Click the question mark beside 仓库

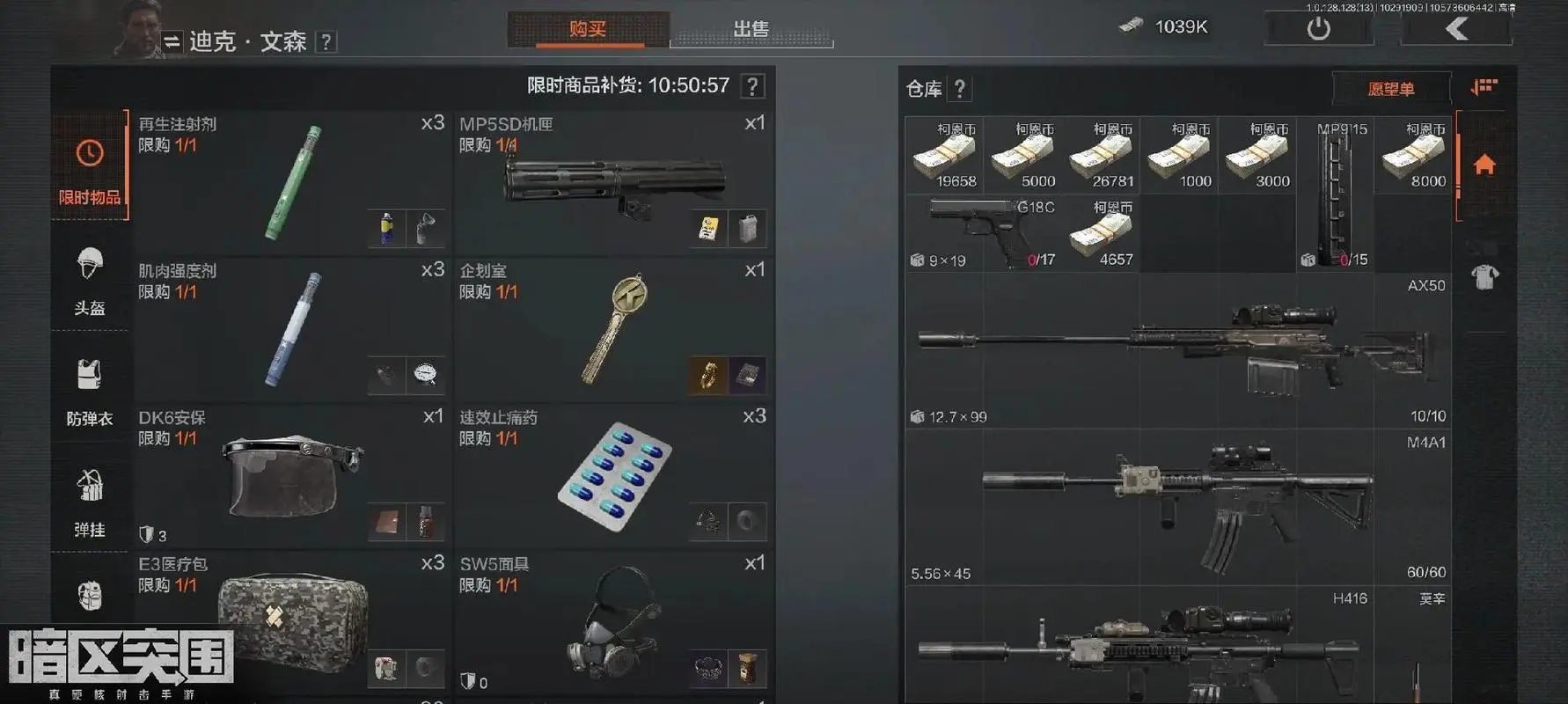pos(959,89)
